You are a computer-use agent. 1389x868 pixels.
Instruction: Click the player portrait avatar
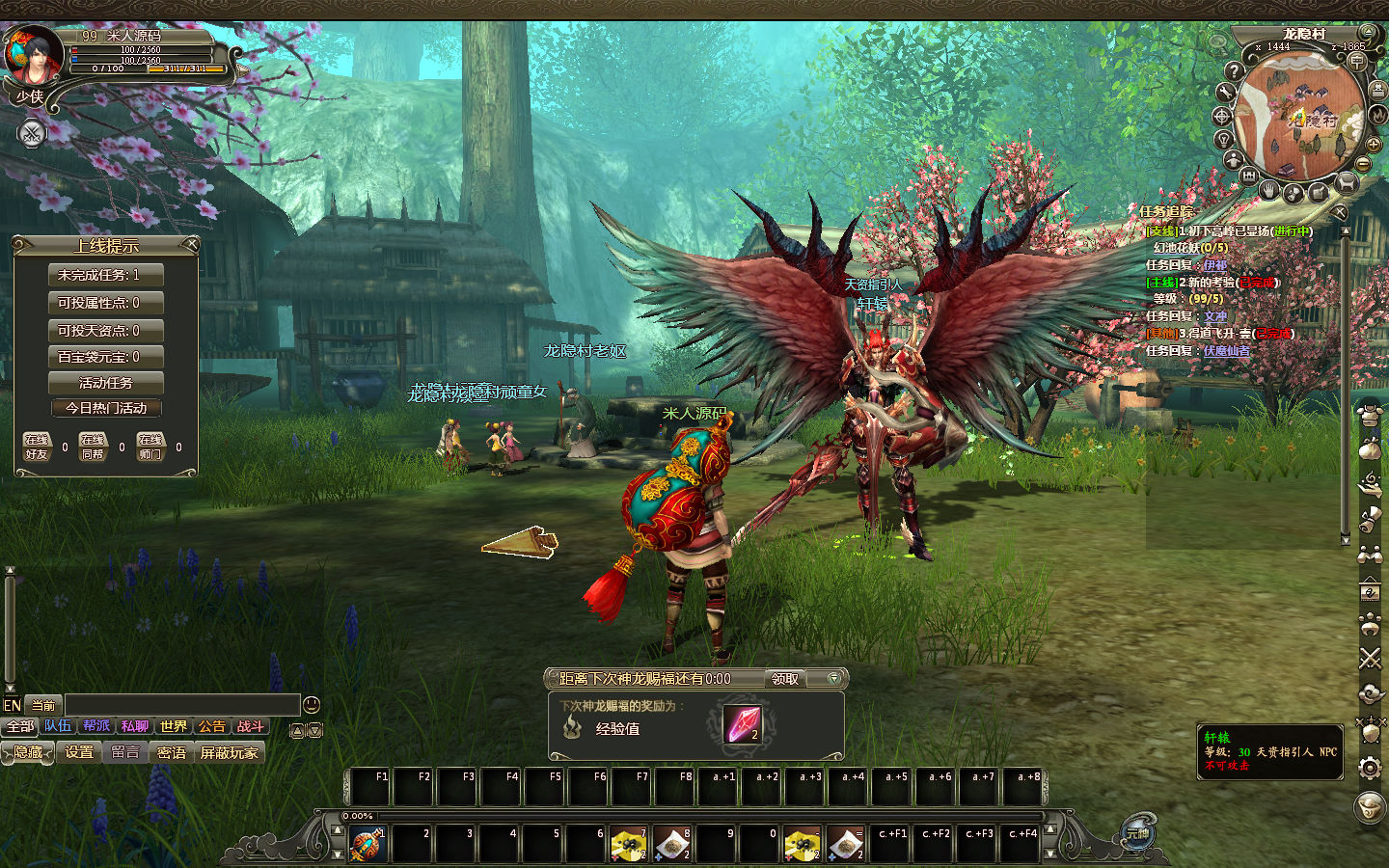[x=34, y=56]
